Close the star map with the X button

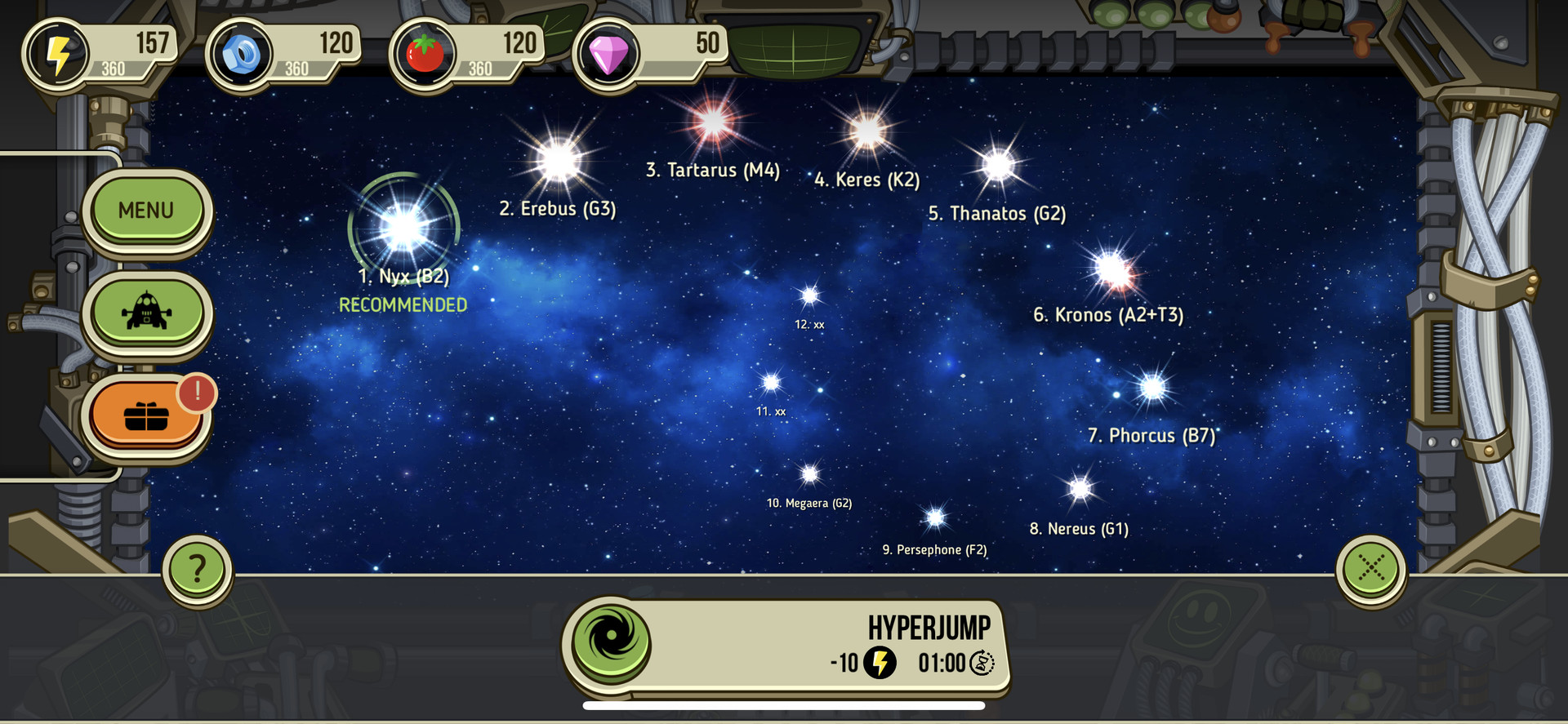(x=1370, y=568)
